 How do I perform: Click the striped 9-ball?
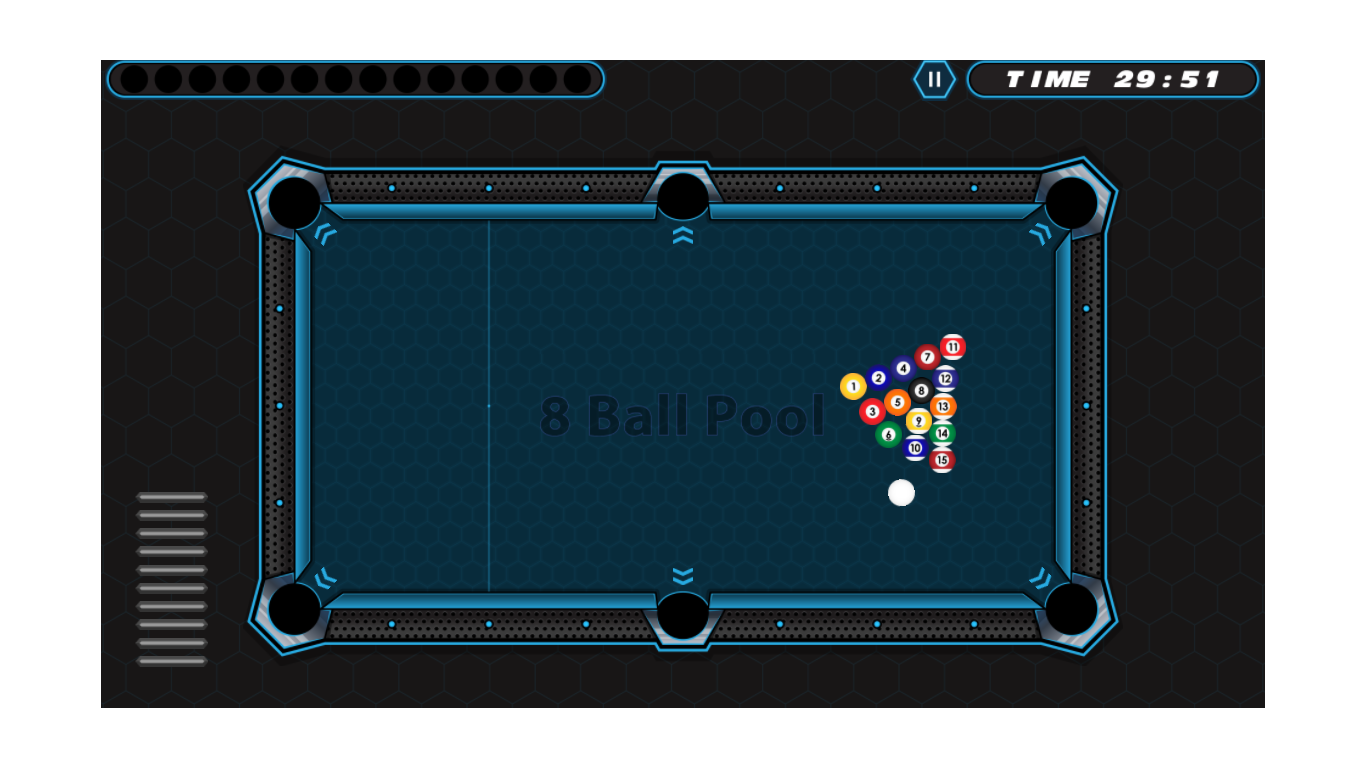click(x=919, y=420)
